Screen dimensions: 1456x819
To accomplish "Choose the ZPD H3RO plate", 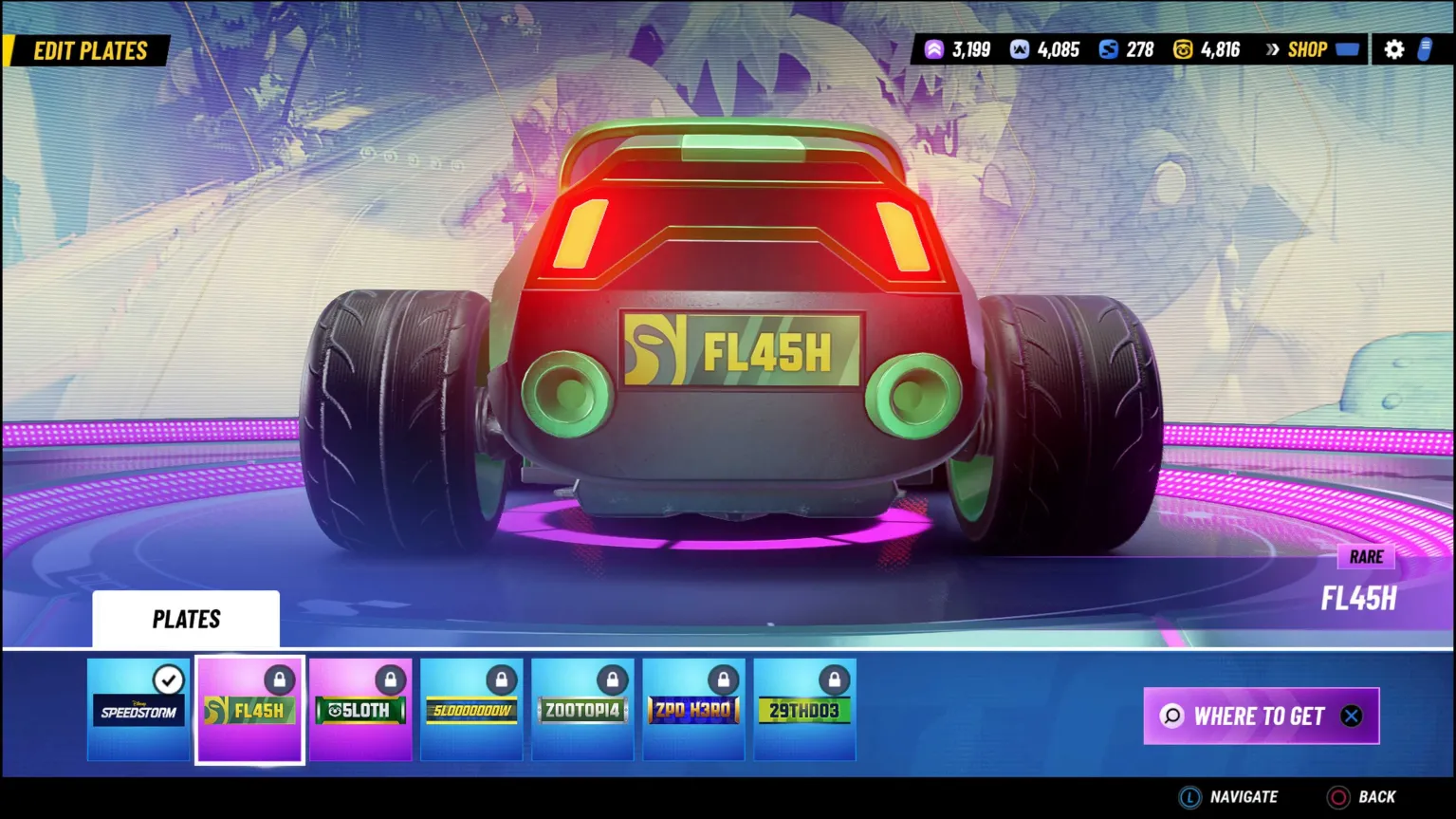I will (x=693, y=710).
